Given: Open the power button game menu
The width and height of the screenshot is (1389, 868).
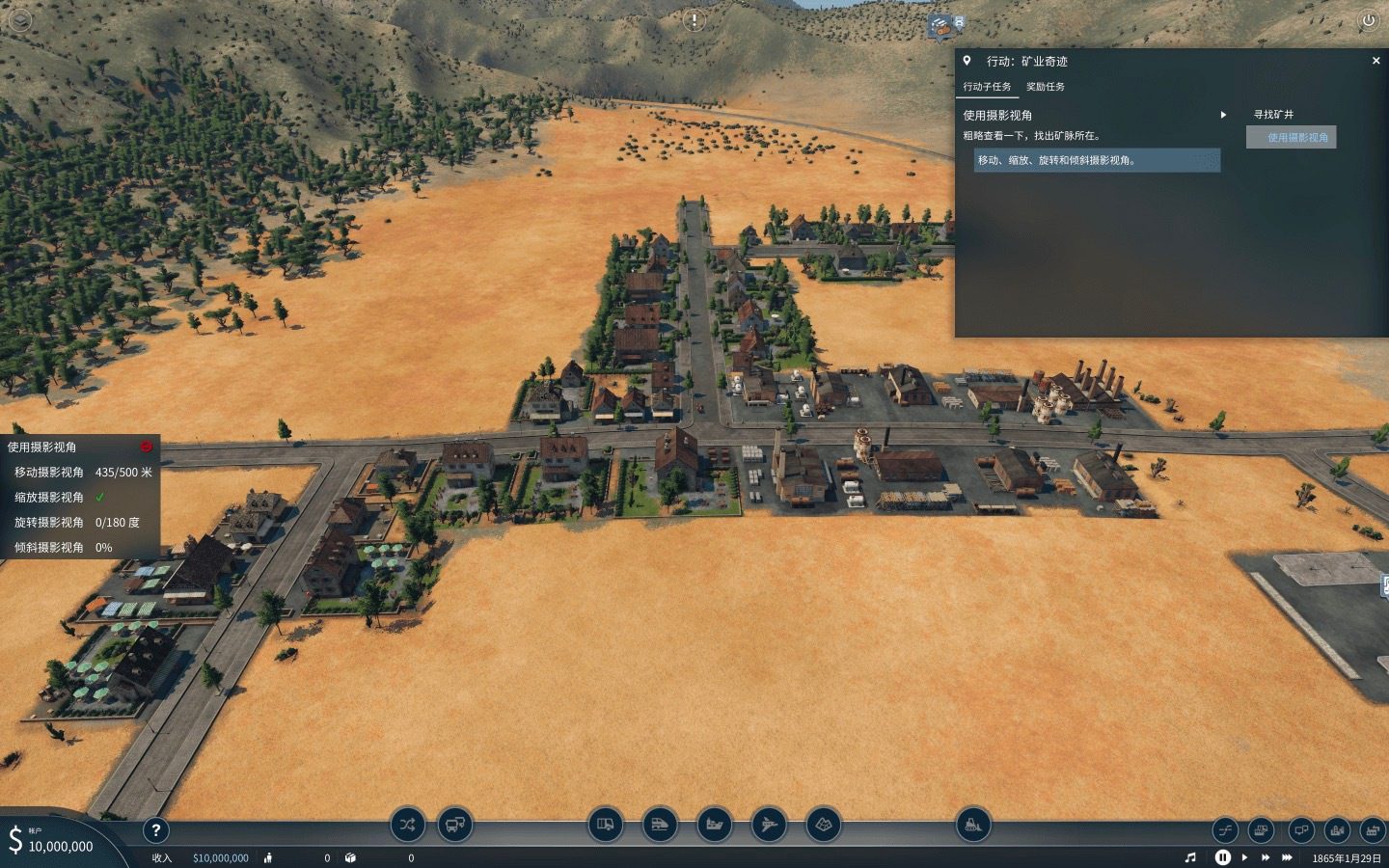Looking at the screenshot, I should (1368, 20).
